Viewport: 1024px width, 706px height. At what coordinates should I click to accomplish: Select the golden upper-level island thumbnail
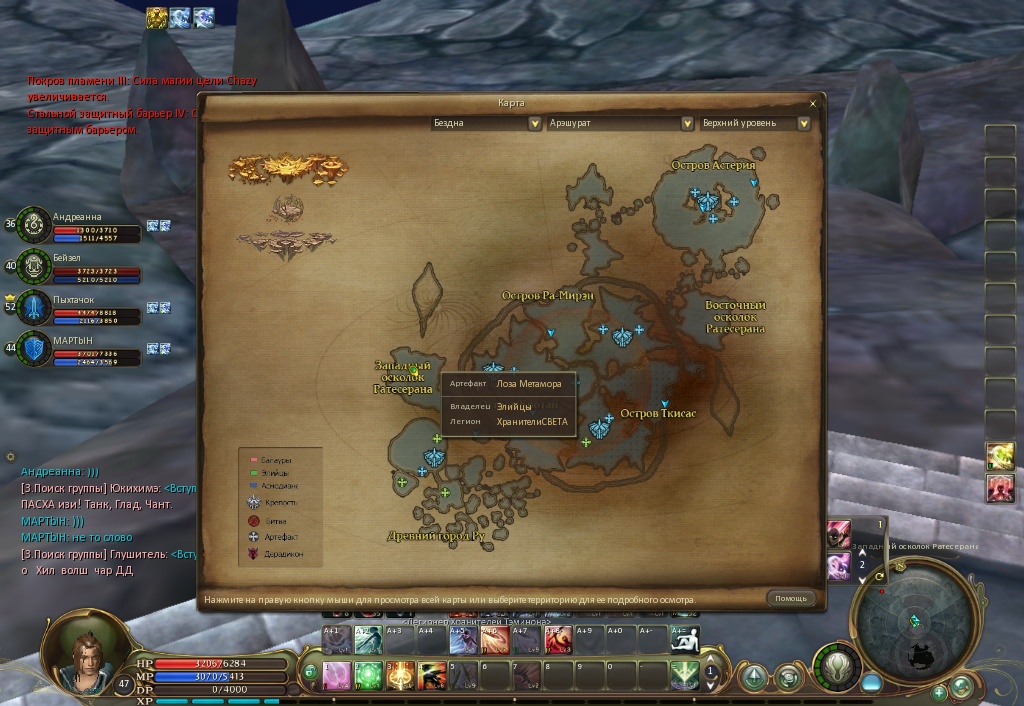[x=285, y=168]
